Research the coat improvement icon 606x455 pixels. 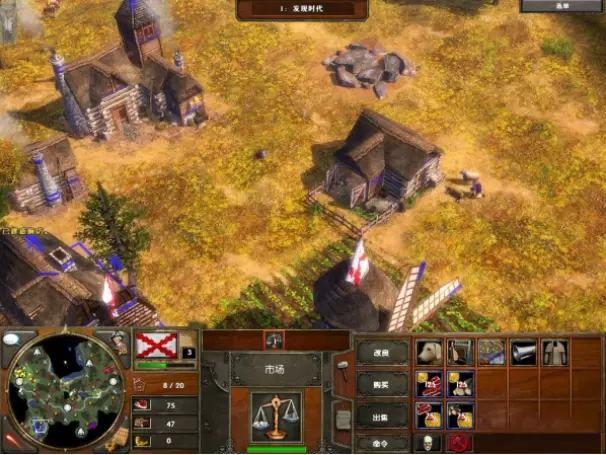(553, 352)
